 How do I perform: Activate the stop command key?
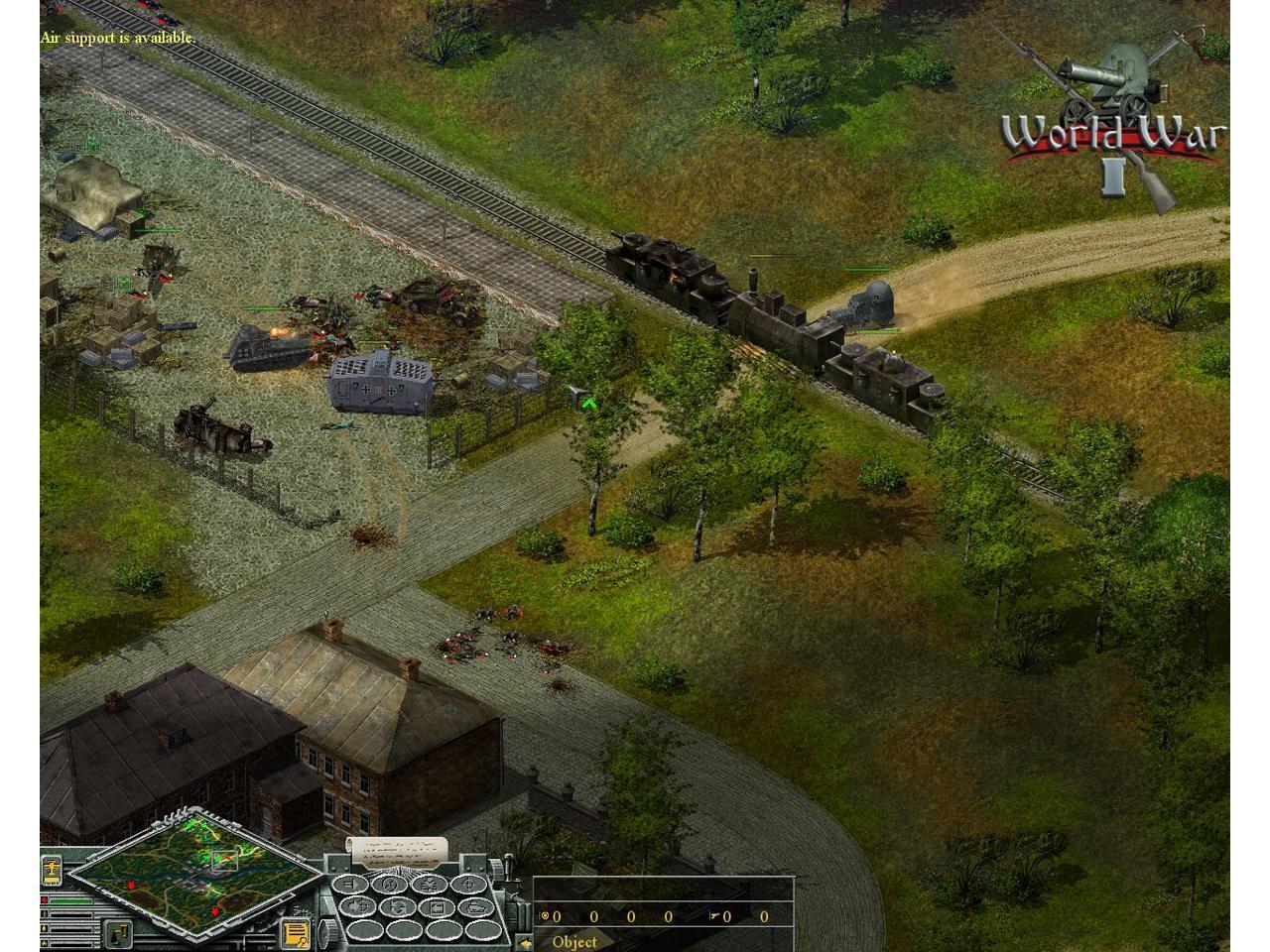(390, 885)
